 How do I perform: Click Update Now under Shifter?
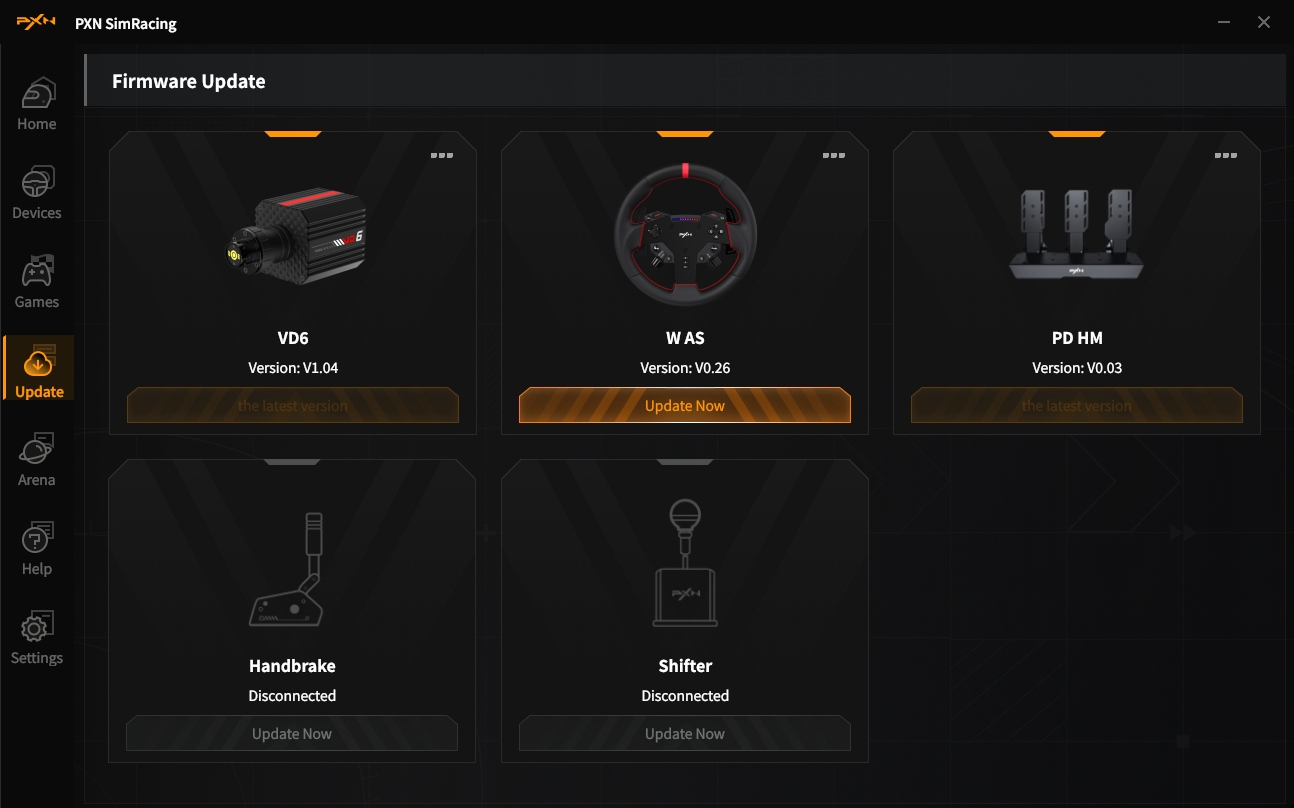click(685, 734)
